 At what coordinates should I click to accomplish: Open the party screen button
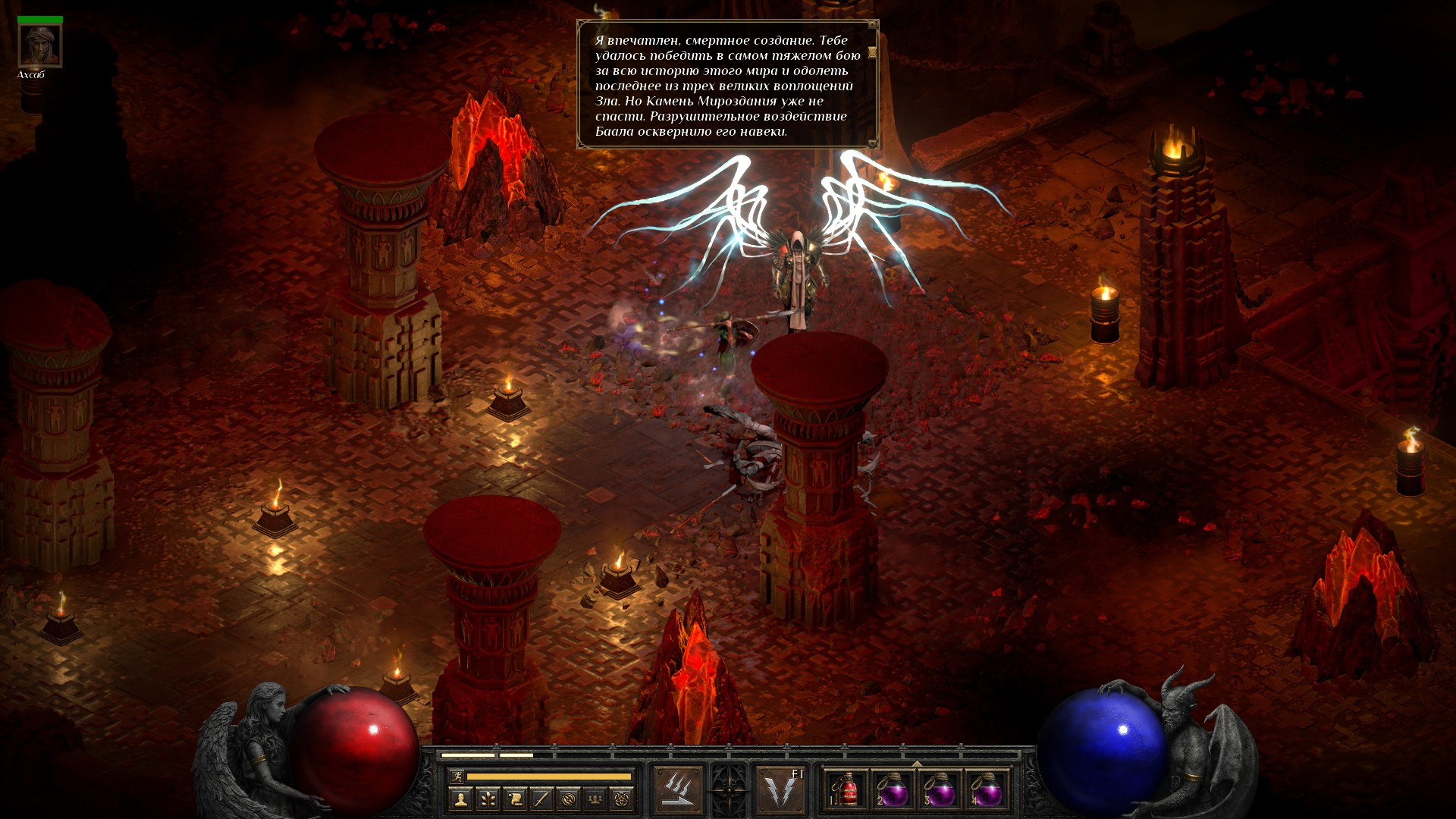(595, 799)
